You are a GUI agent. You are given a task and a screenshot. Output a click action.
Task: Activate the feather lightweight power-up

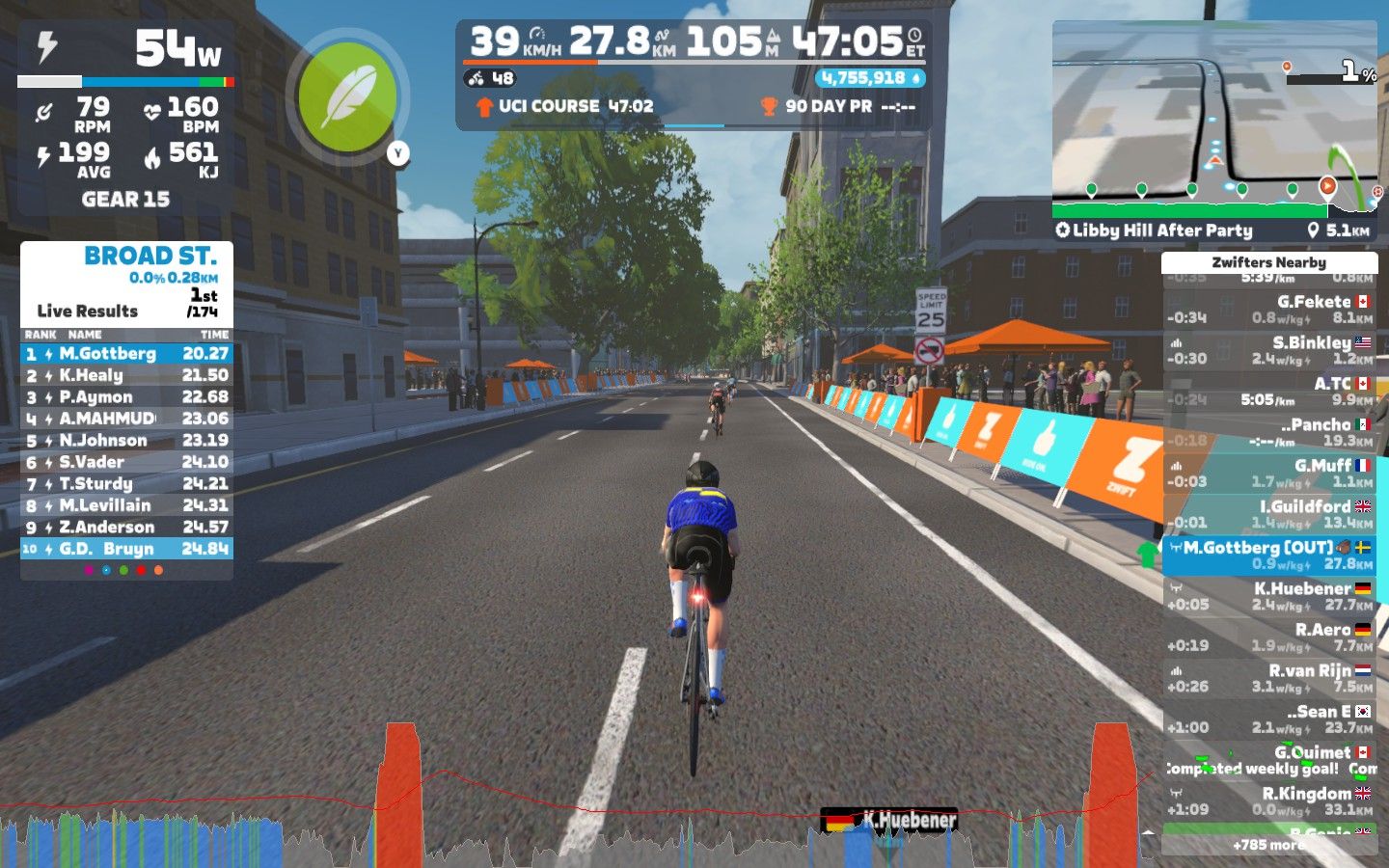(x=346, y=97)
